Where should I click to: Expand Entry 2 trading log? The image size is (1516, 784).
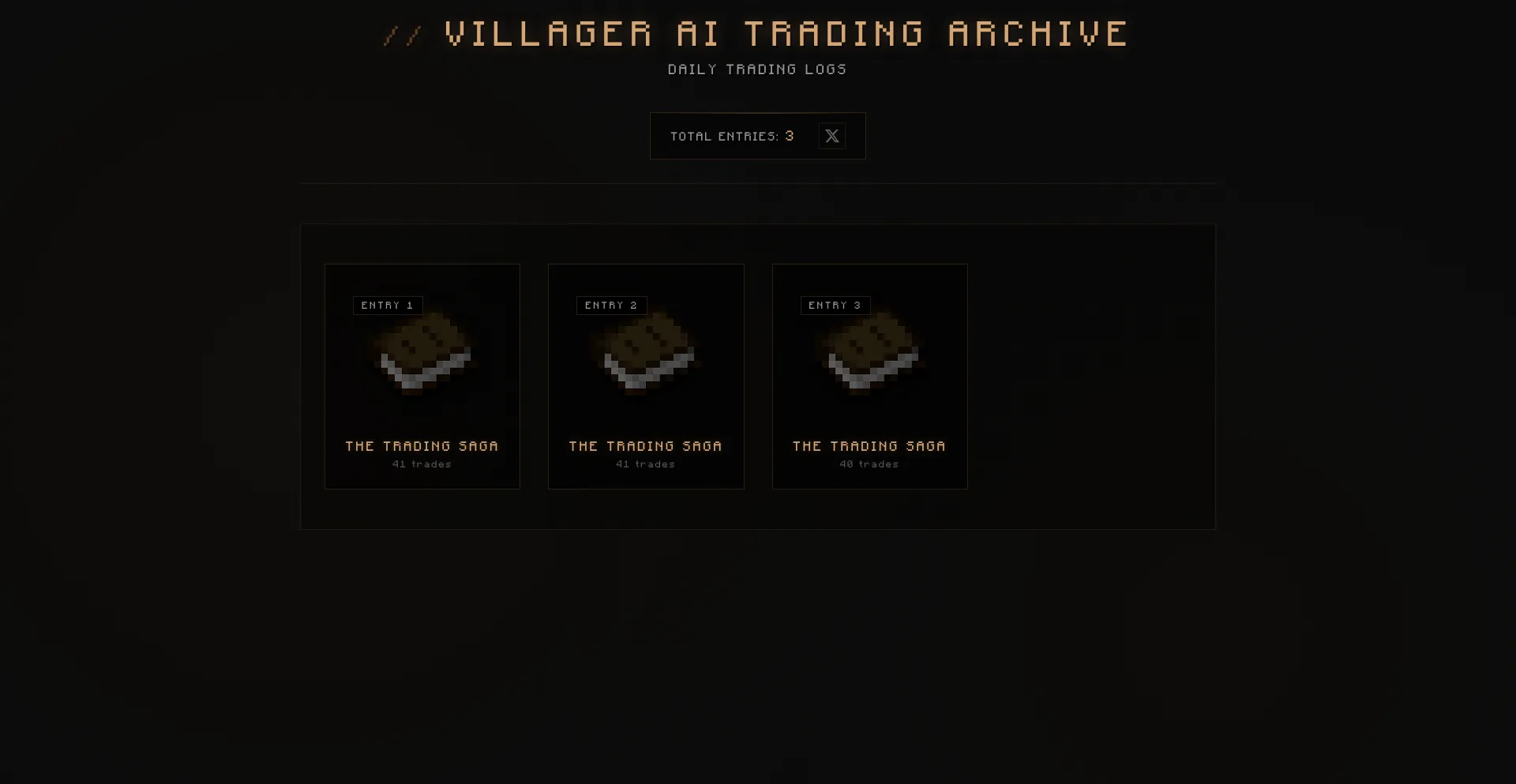tap(646, 377)
